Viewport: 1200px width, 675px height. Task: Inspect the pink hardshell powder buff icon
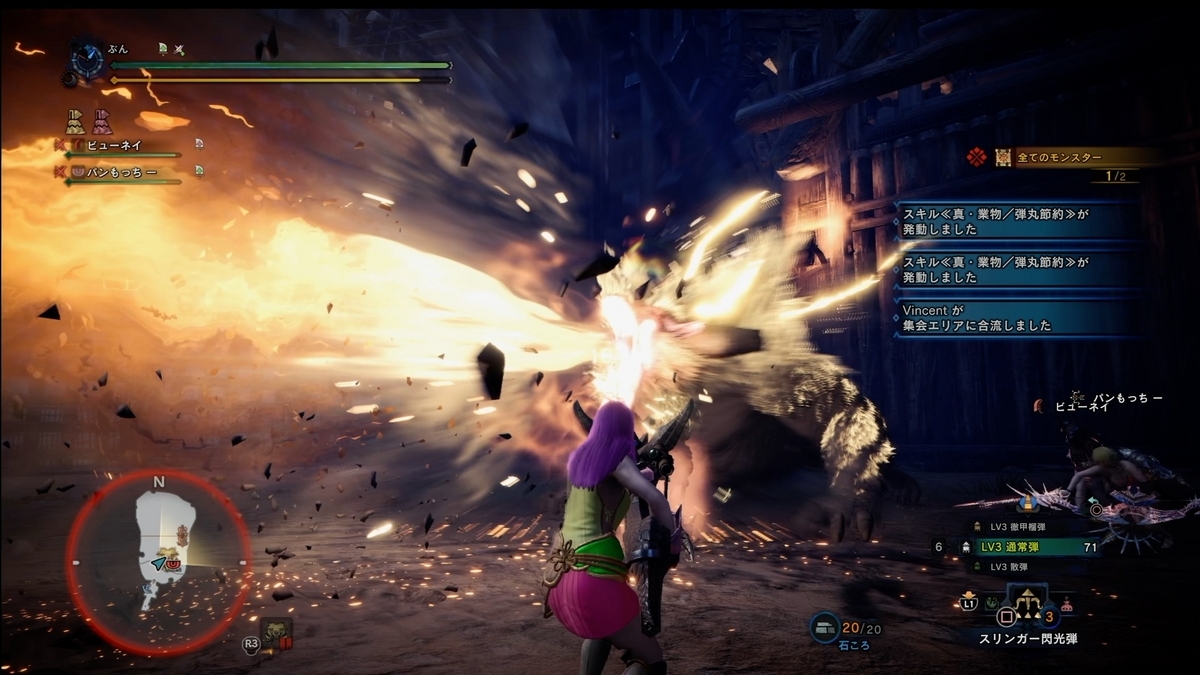pos(102,122)
